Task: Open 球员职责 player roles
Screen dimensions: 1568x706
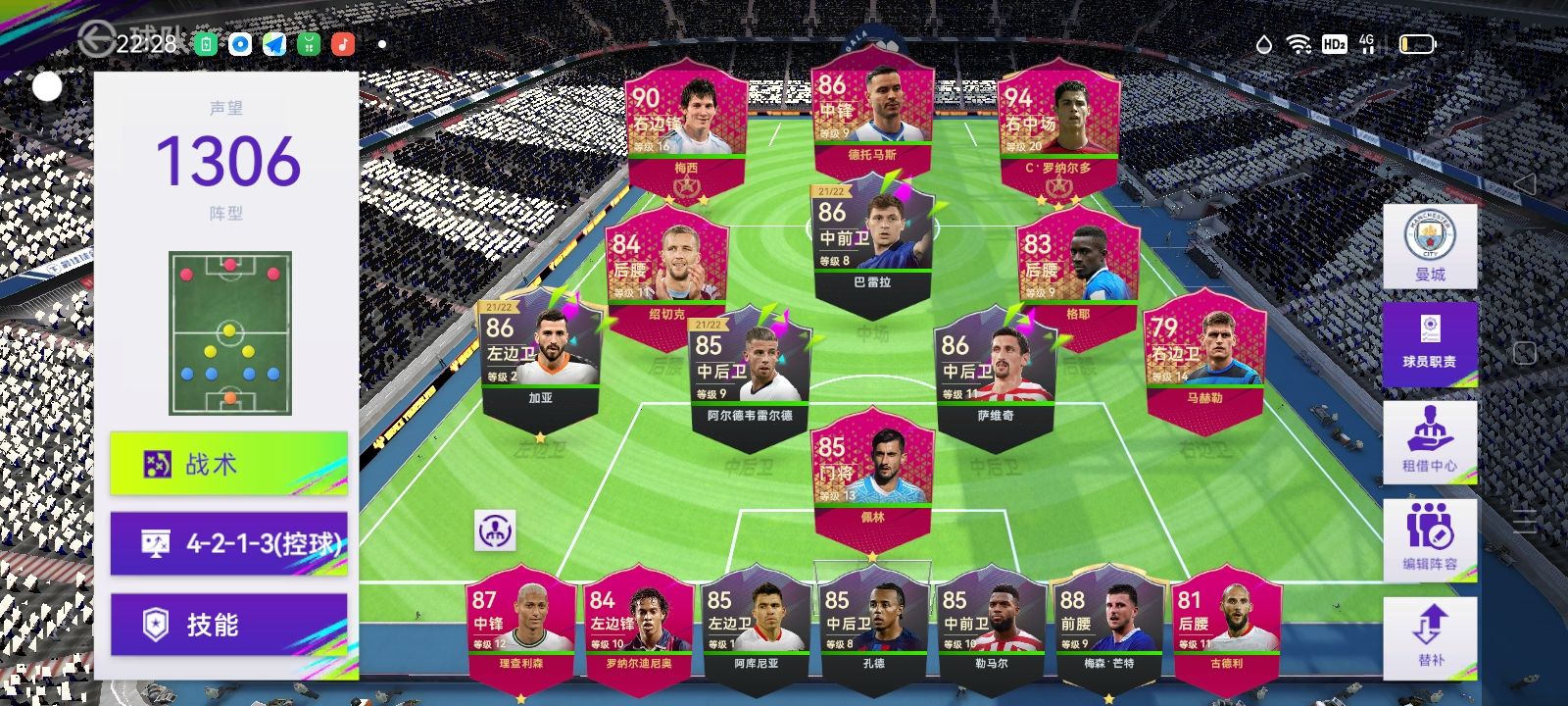Action: click(x=1430, y=343)
